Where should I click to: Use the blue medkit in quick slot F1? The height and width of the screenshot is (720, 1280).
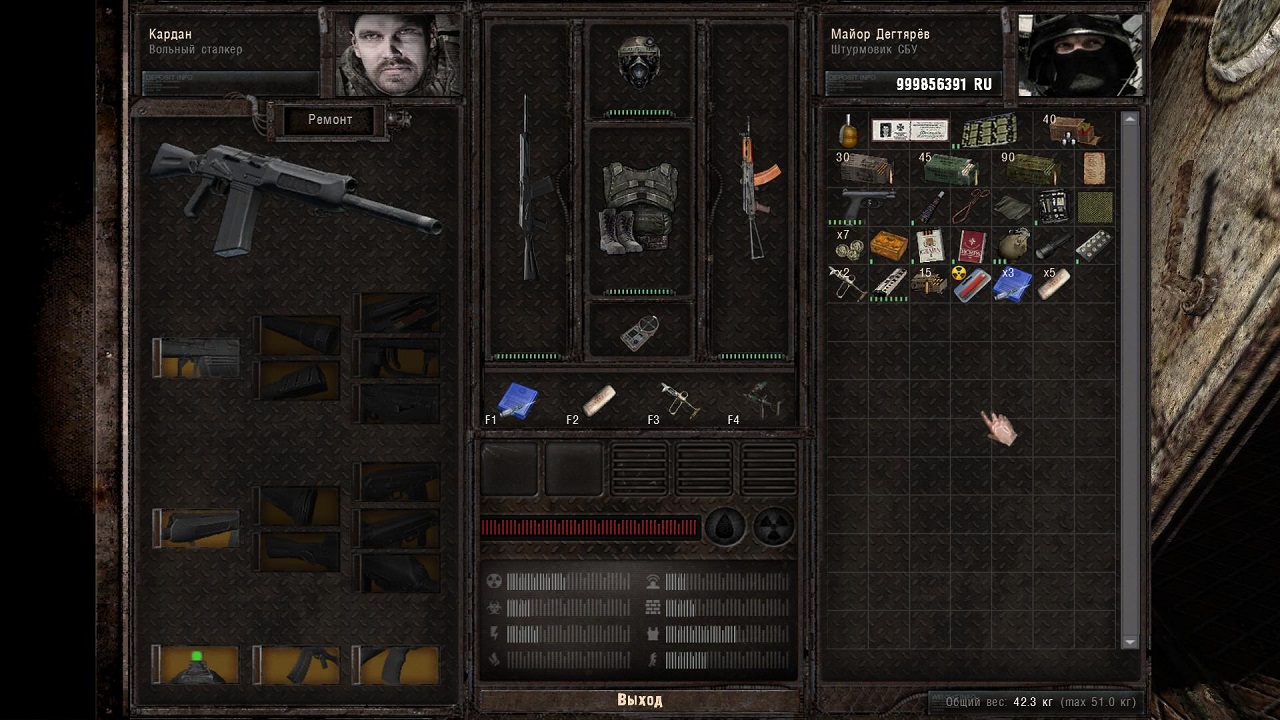pyautogui.click(x=517, y=401)
